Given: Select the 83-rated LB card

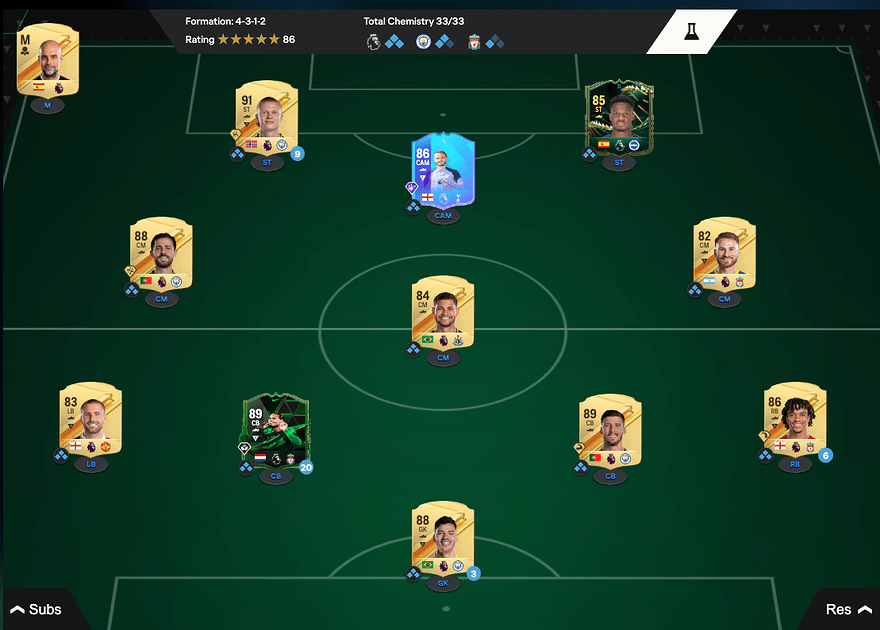Looking at the screenshot, I should (x=90, y=420).
